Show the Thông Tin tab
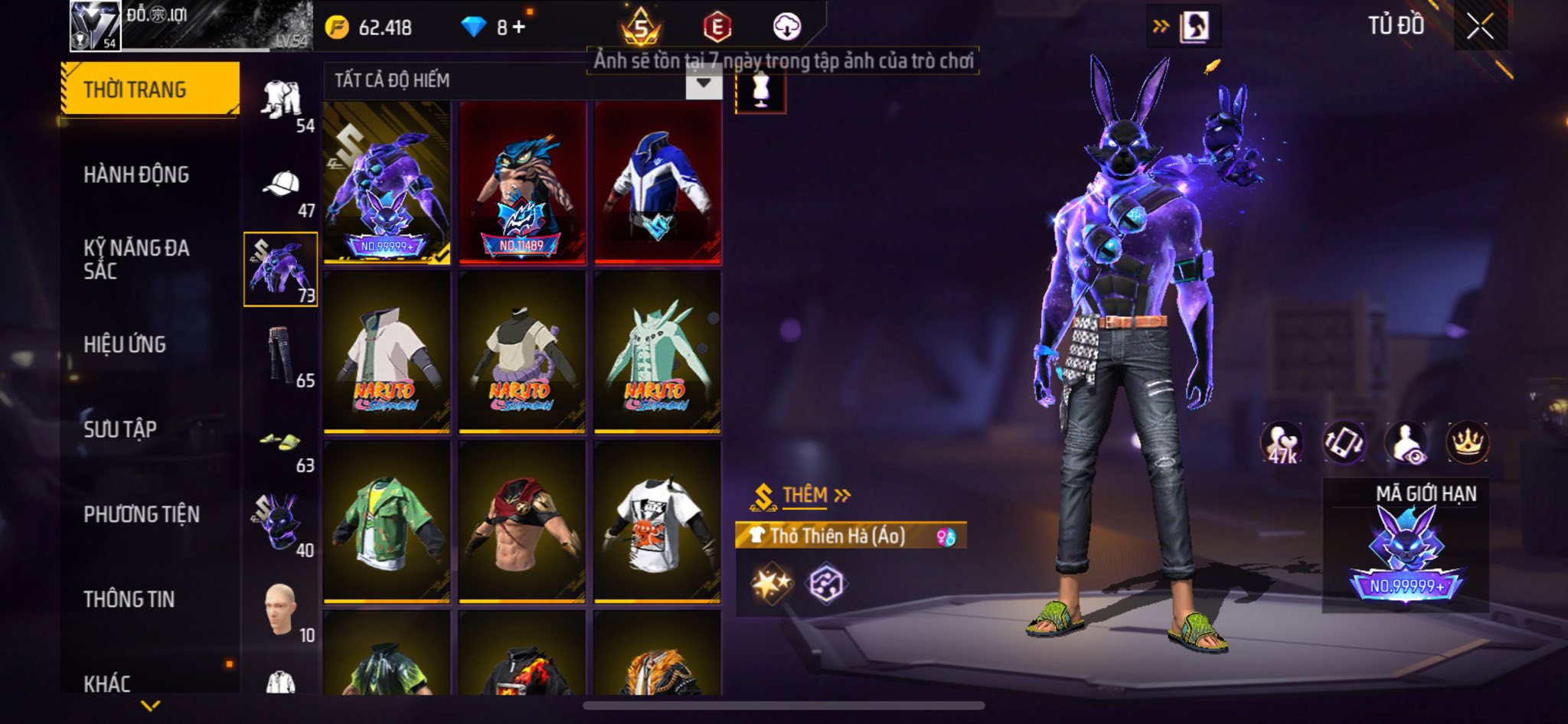This screenshot has width=1568, height=724. [129, 599]
